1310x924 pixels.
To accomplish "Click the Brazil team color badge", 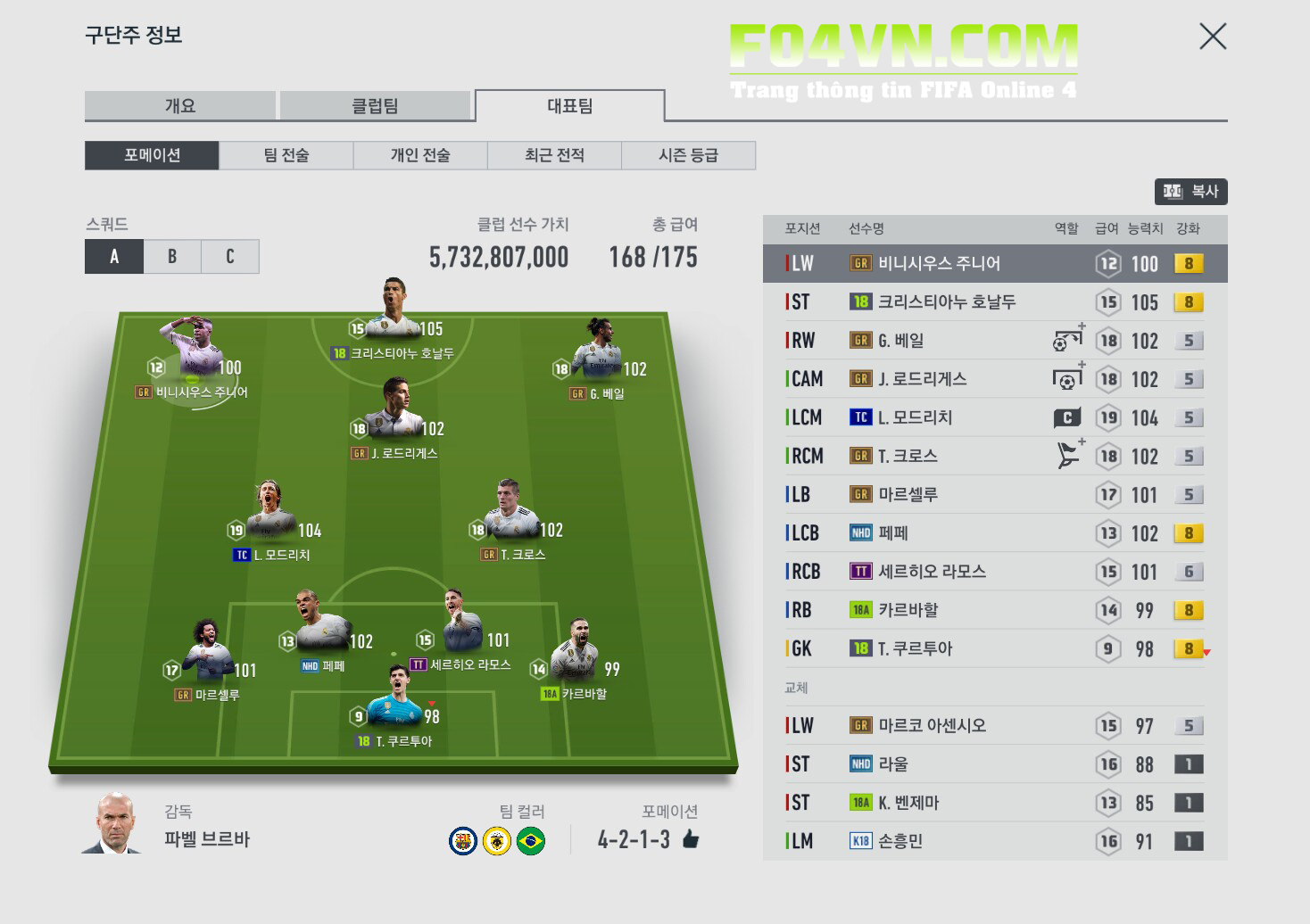I will coord(531,841).
